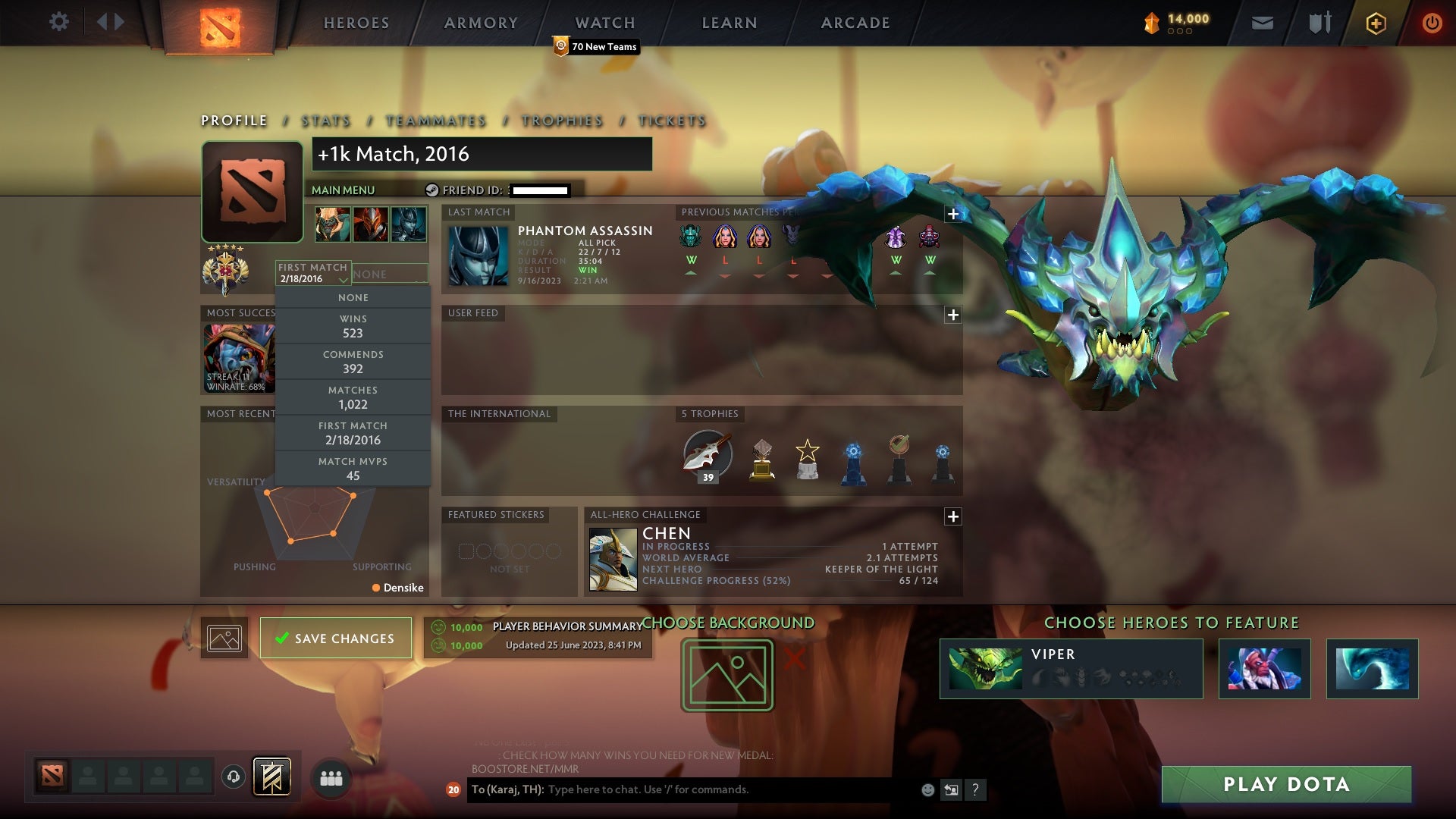
Task: Select the Viper featured hero thumbnail
Action: [x=986, y=667]
